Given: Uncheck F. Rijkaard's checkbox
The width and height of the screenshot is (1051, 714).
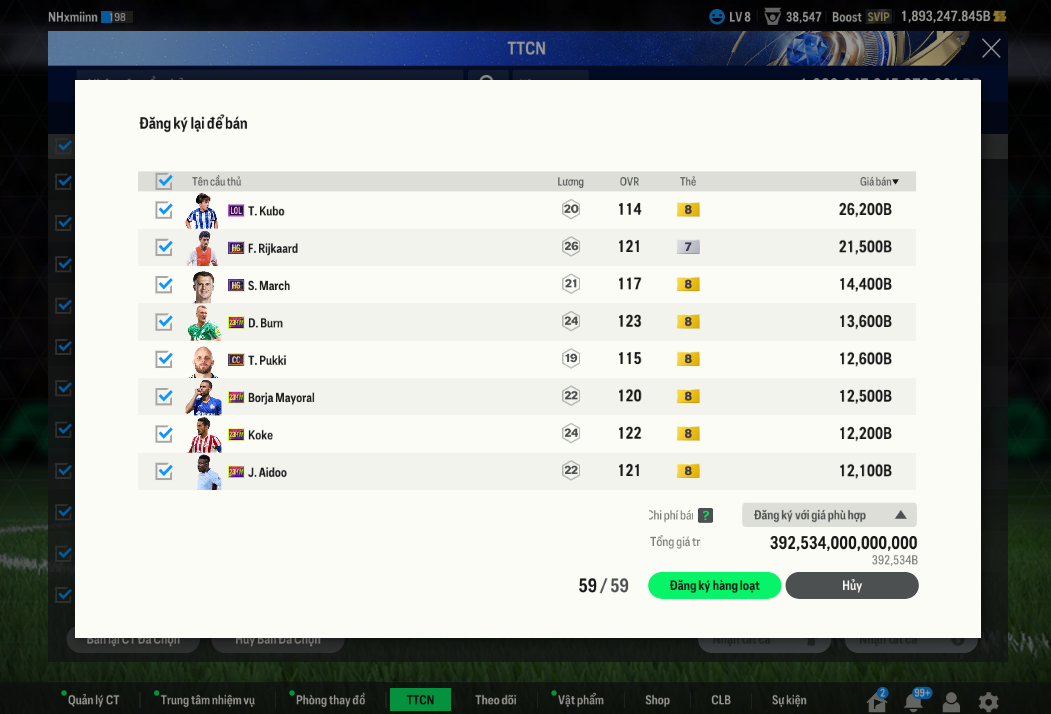Looking at the screenshot, I should (164, 247).
